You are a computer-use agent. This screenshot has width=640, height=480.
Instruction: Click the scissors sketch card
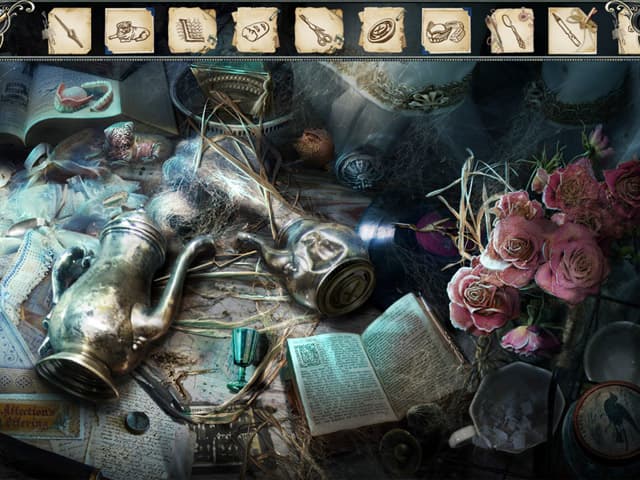point(319,30)
